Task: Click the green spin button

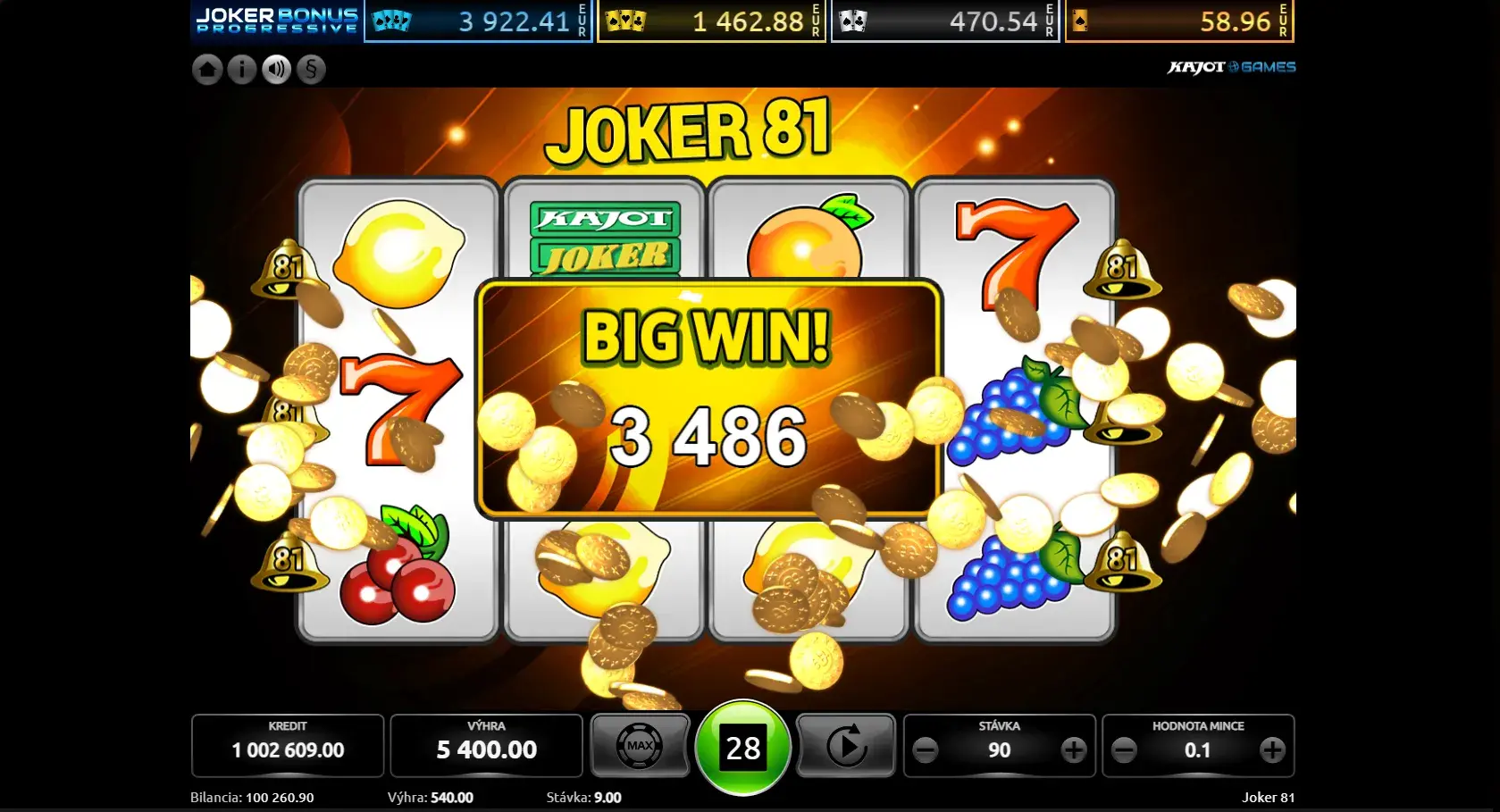Action: point(742,748)
